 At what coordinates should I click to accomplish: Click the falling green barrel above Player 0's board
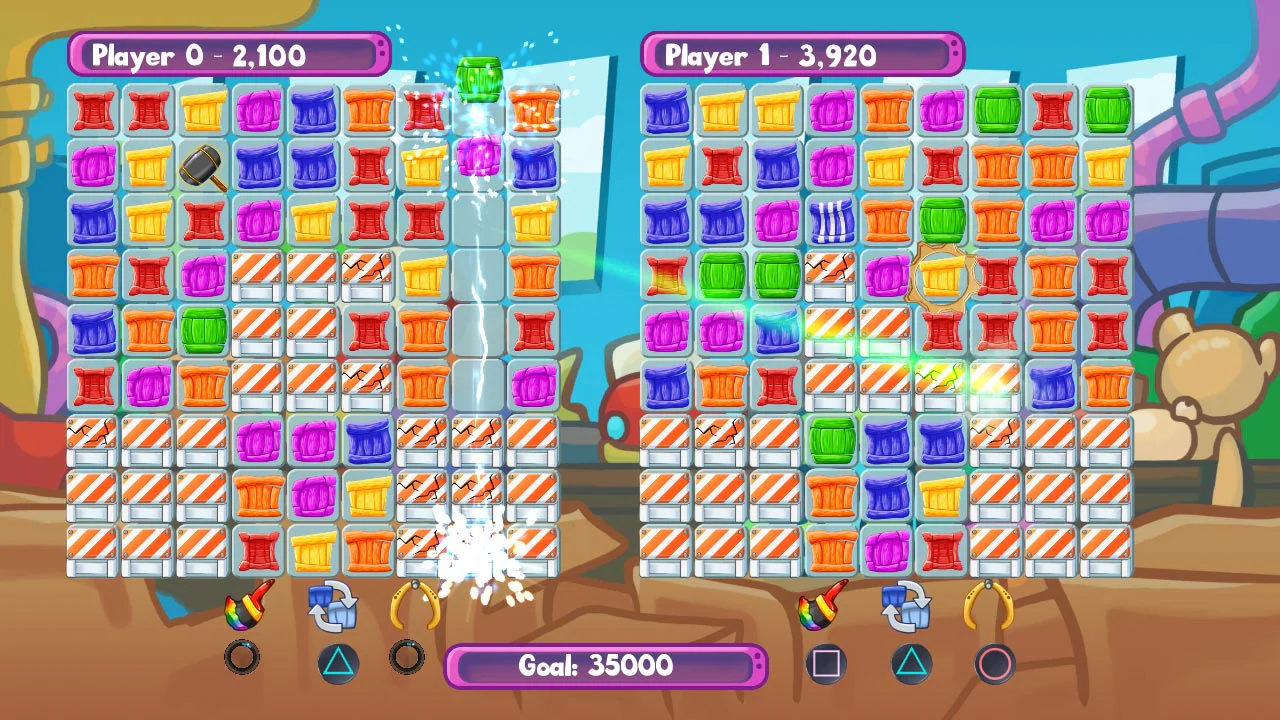tap(479, 78)
